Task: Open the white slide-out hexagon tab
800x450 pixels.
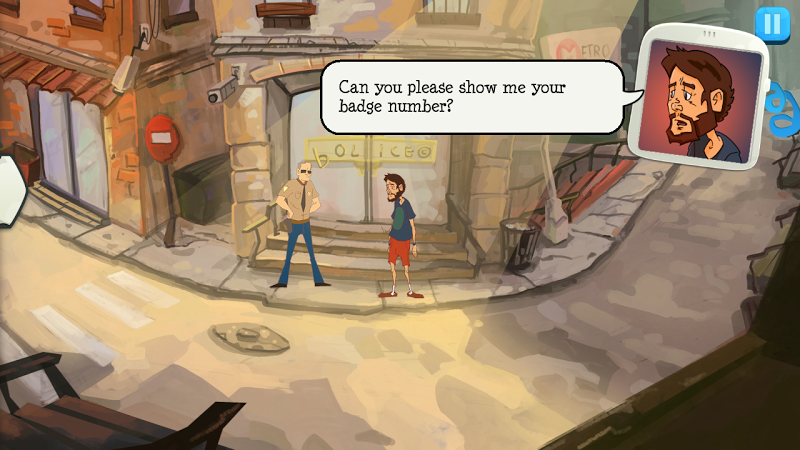Action: 9,185
